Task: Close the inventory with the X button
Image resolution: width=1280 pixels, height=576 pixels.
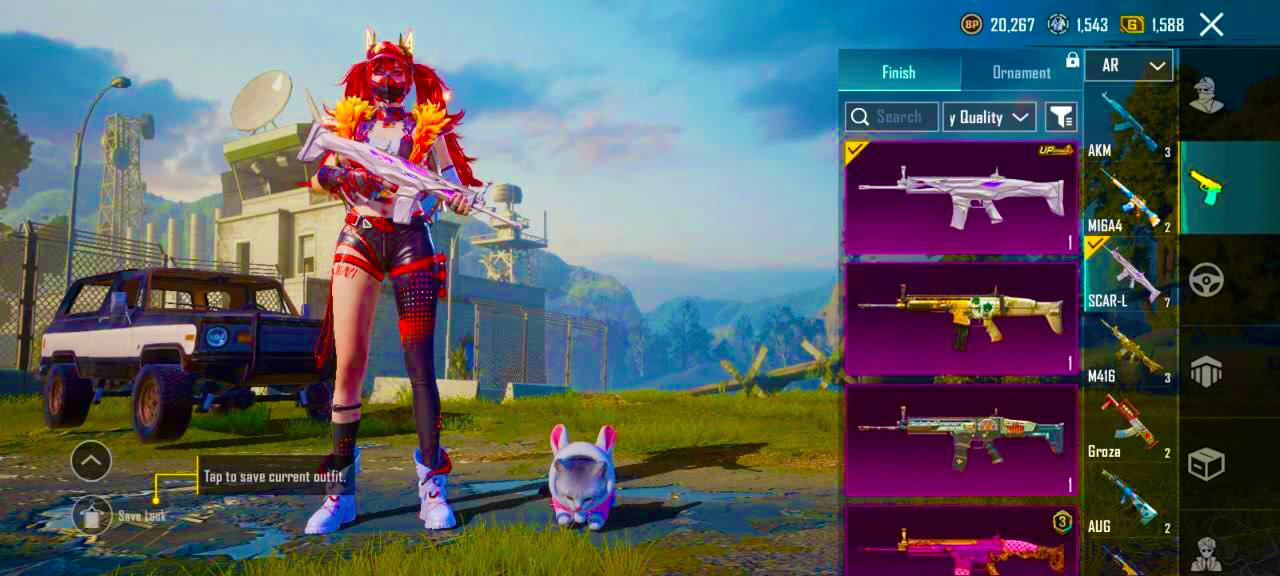Action: click(x=1211, y=25)
